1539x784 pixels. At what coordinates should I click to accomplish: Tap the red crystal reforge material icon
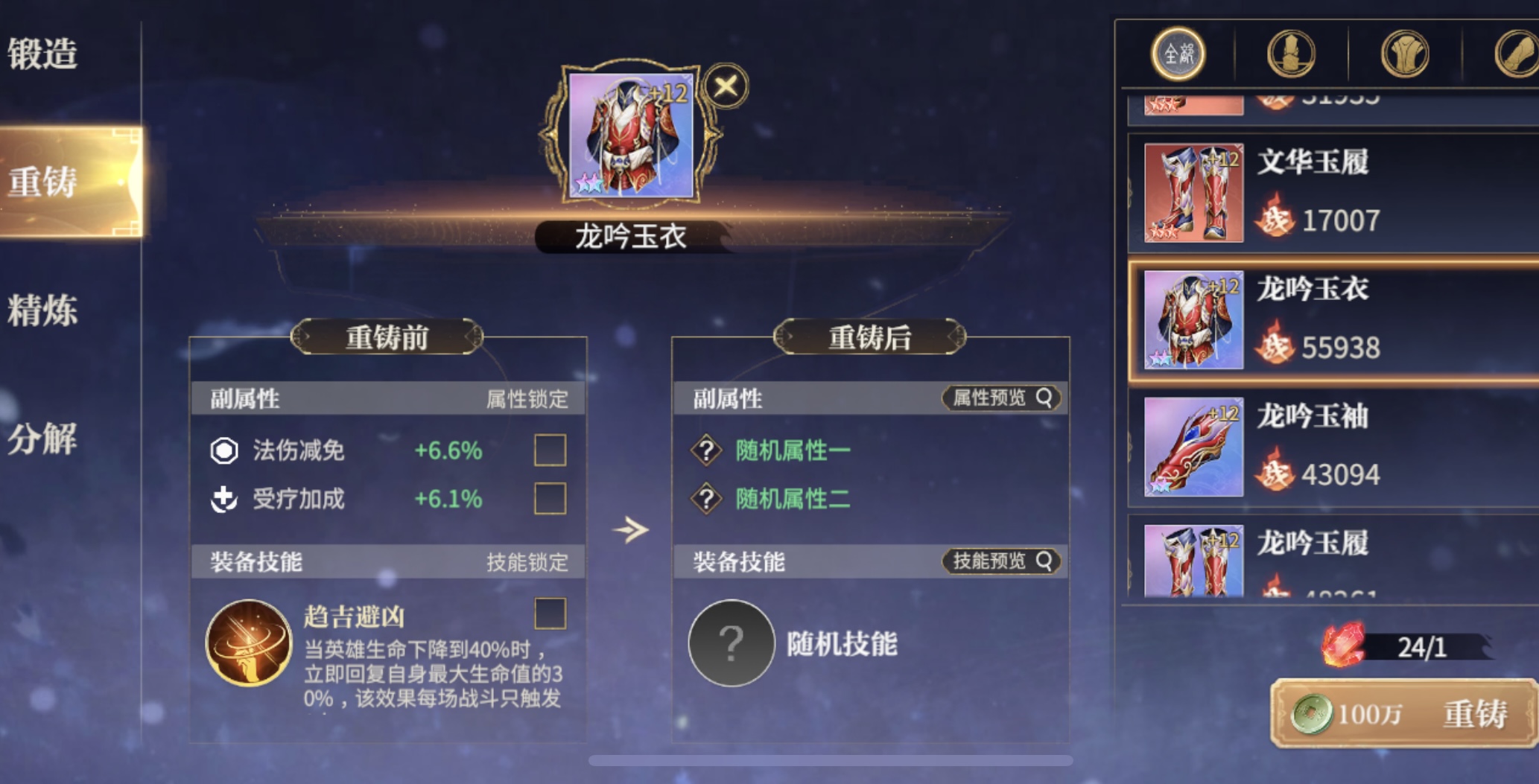coord(1343,645)
